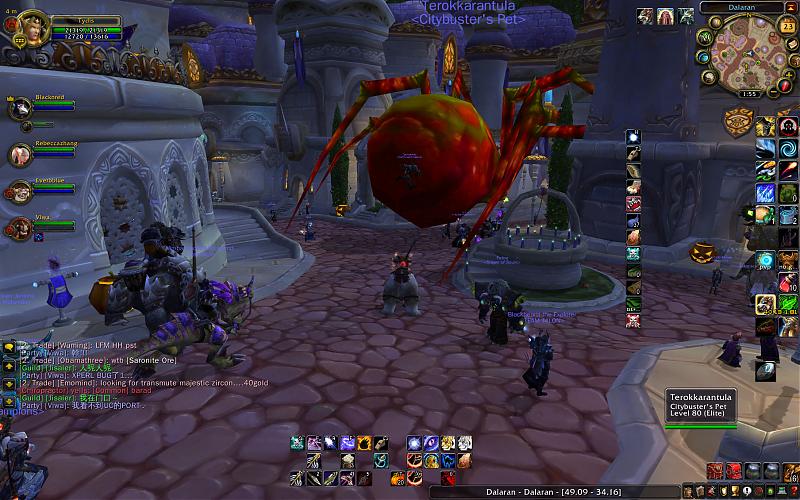Open the red backpack bag slot
This screenshot has width=800, height=500.
pyautogui.click(x=733, y=471)
